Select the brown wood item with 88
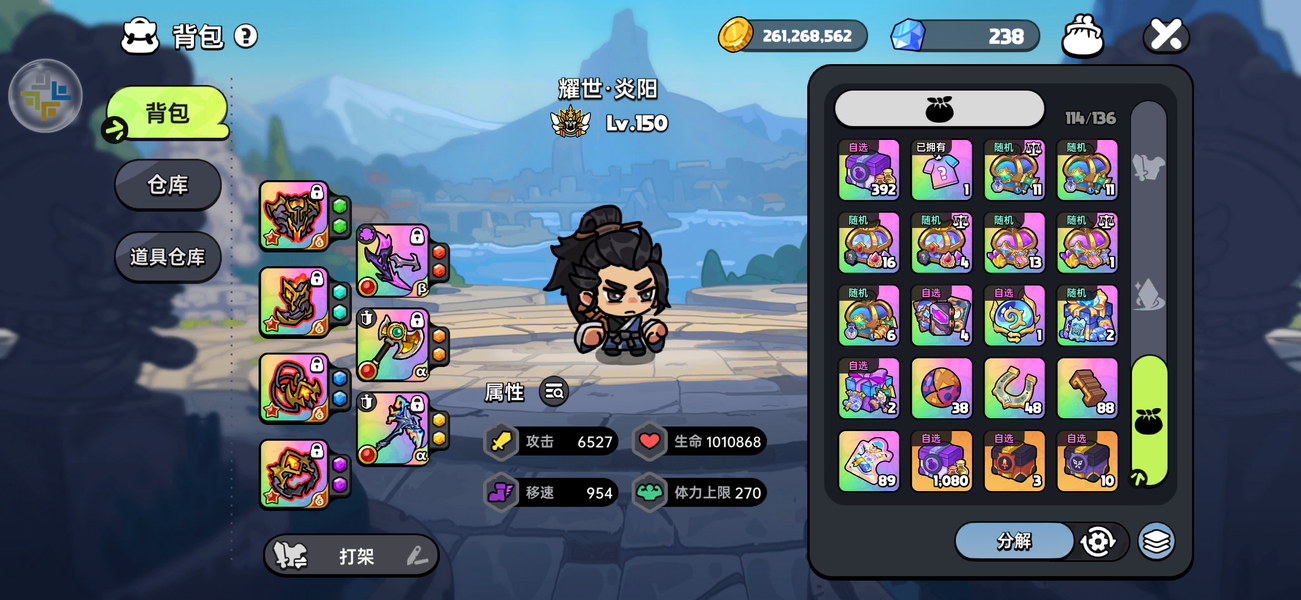The width and height of the screenshot is (1301, 600). pyautogui.click(x=1087, y=389)
